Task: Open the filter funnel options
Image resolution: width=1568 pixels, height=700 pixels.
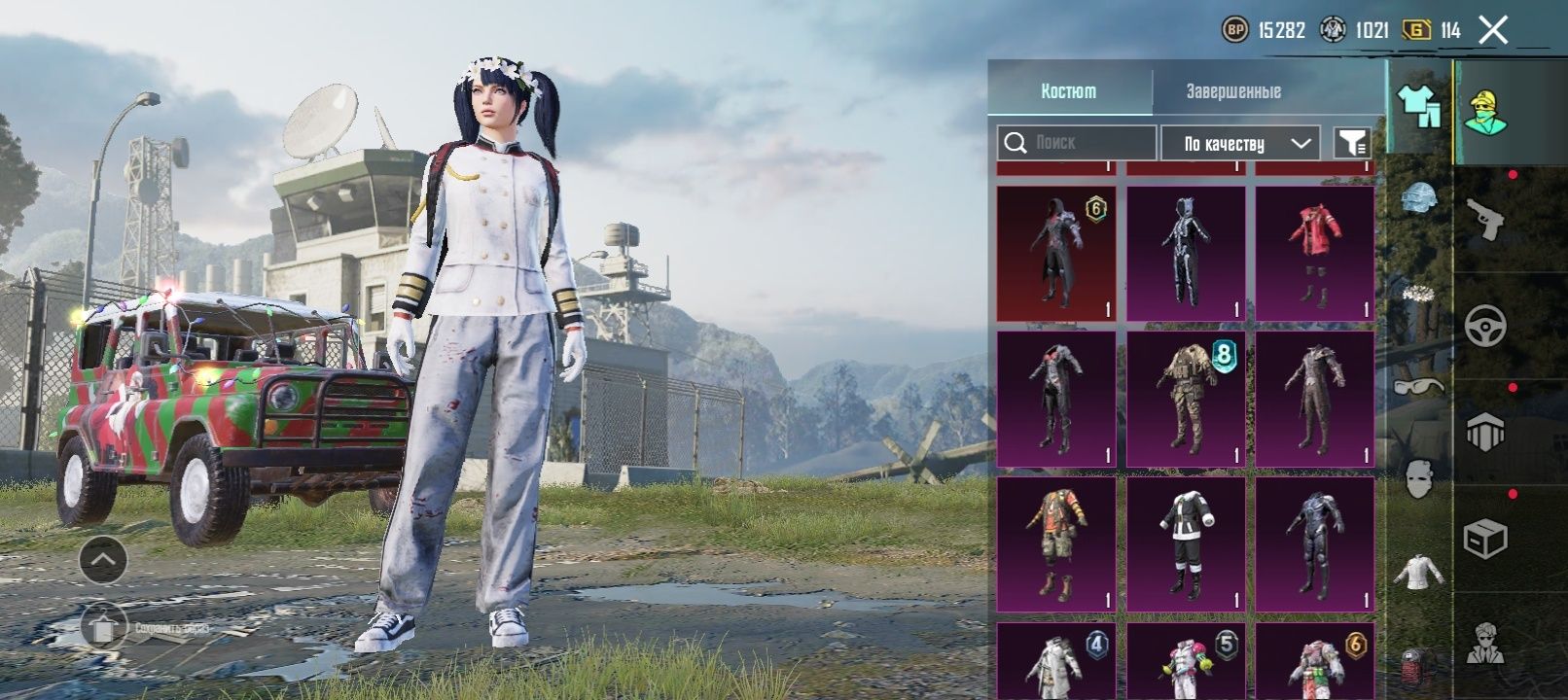Action: 1352,144
